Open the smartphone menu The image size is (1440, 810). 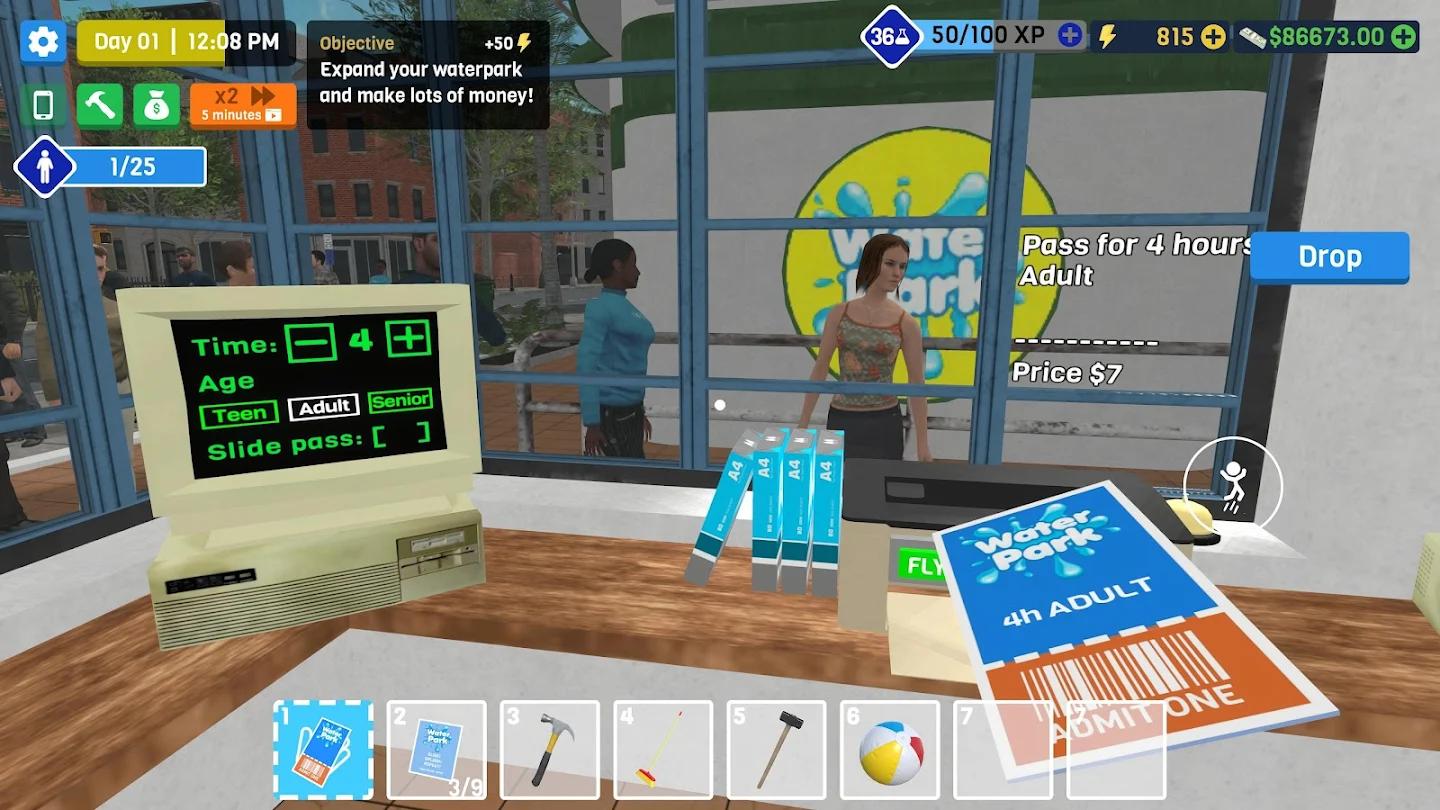(43, 105)
